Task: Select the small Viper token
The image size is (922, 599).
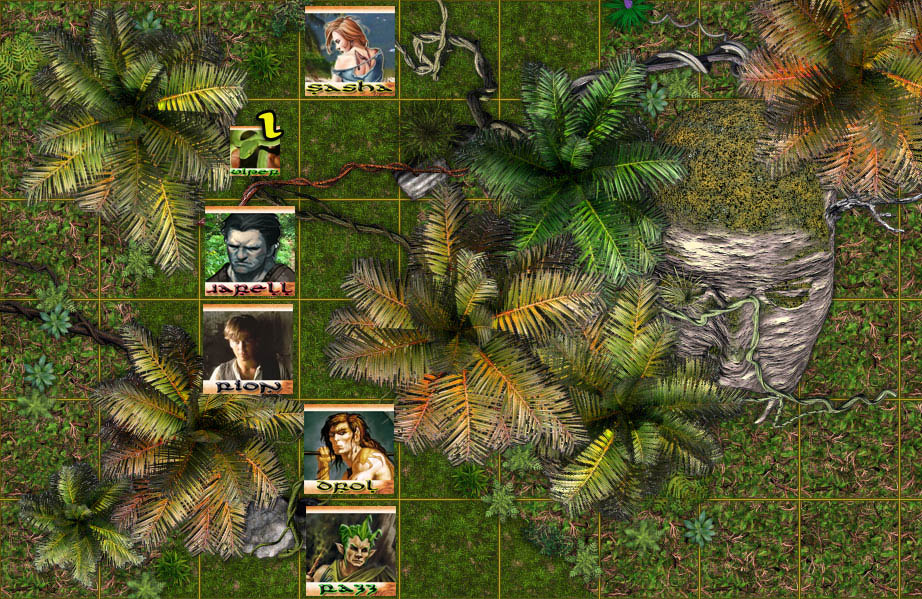Action: point(255,150)
